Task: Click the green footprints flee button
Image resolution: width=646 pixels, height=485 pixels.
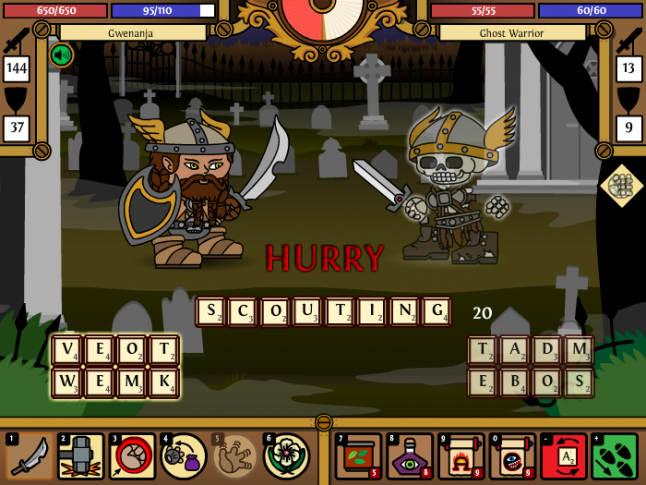Action: pos(615,457)
